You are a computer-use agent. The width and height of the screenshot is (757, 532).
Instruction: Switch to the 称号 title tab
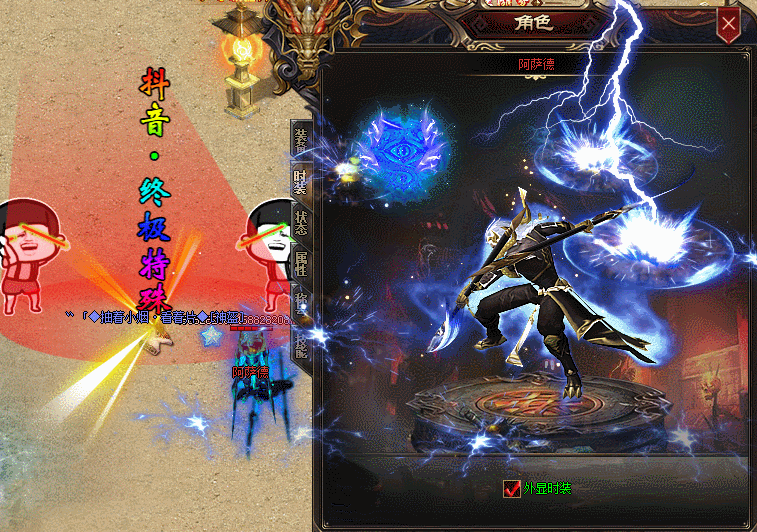(x=300, y=300)
